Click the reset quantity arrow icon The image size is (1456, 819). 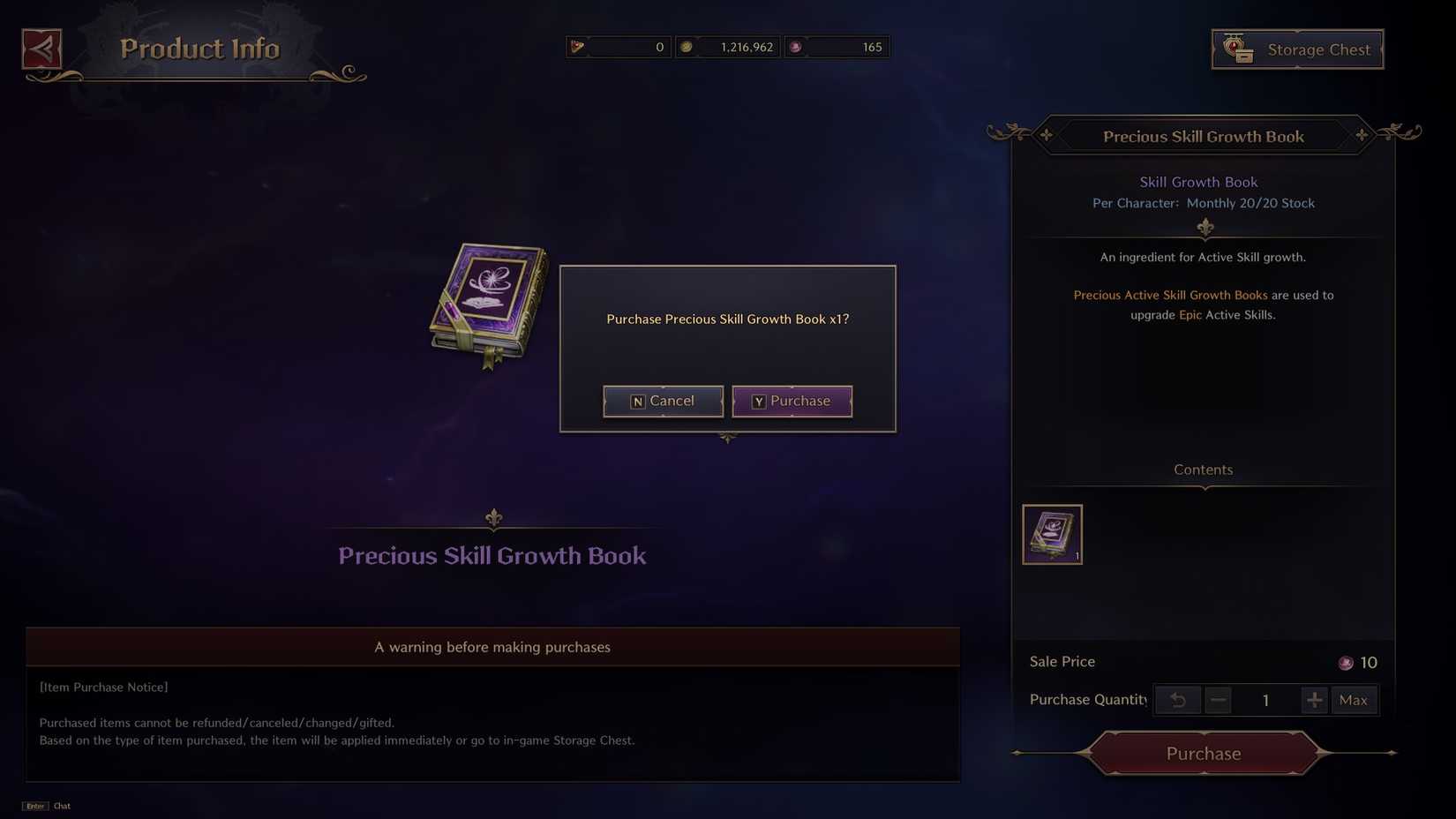[x=1178, y=700]
